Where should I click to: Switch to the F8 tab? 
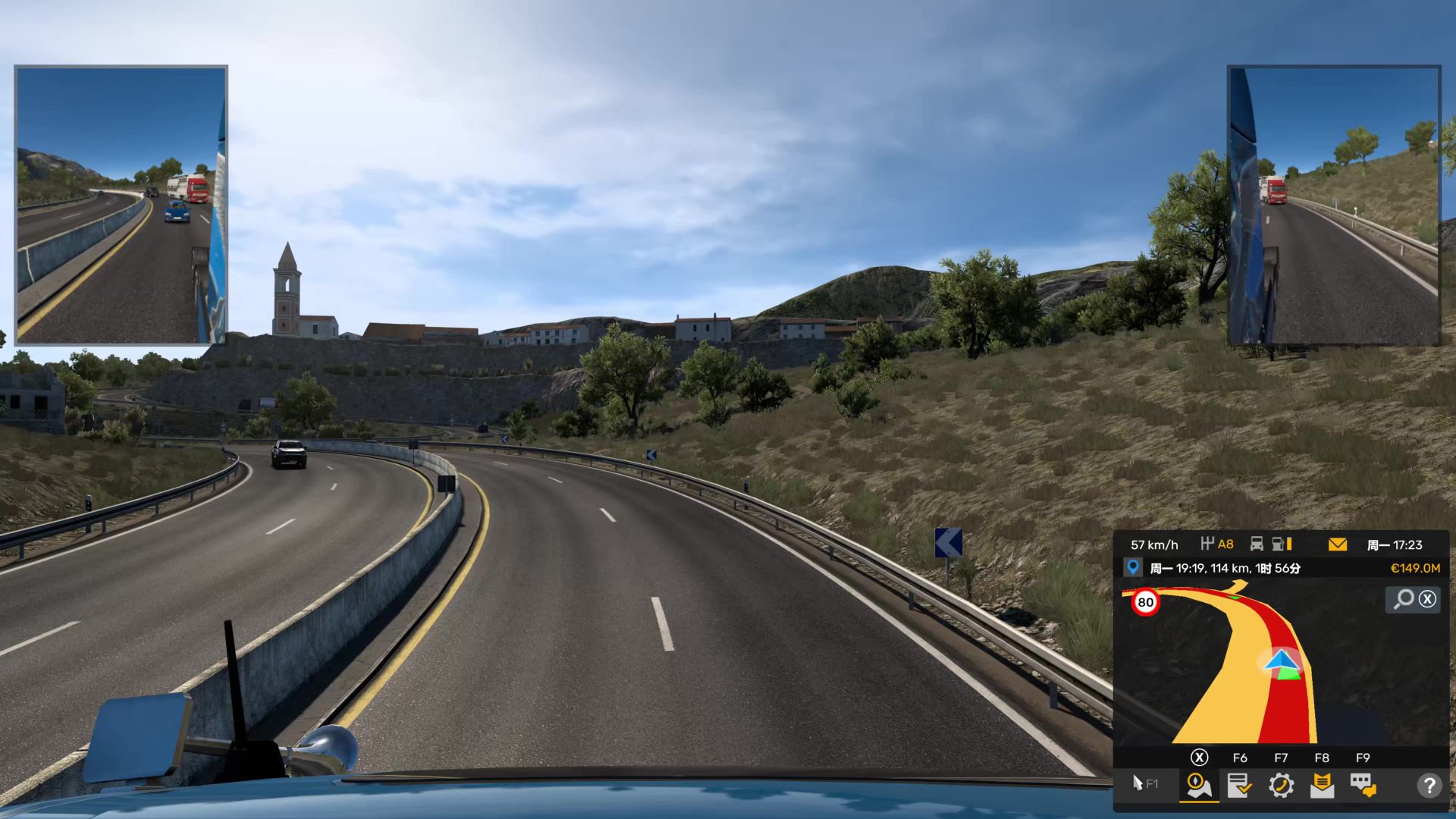pos(1323,758)
